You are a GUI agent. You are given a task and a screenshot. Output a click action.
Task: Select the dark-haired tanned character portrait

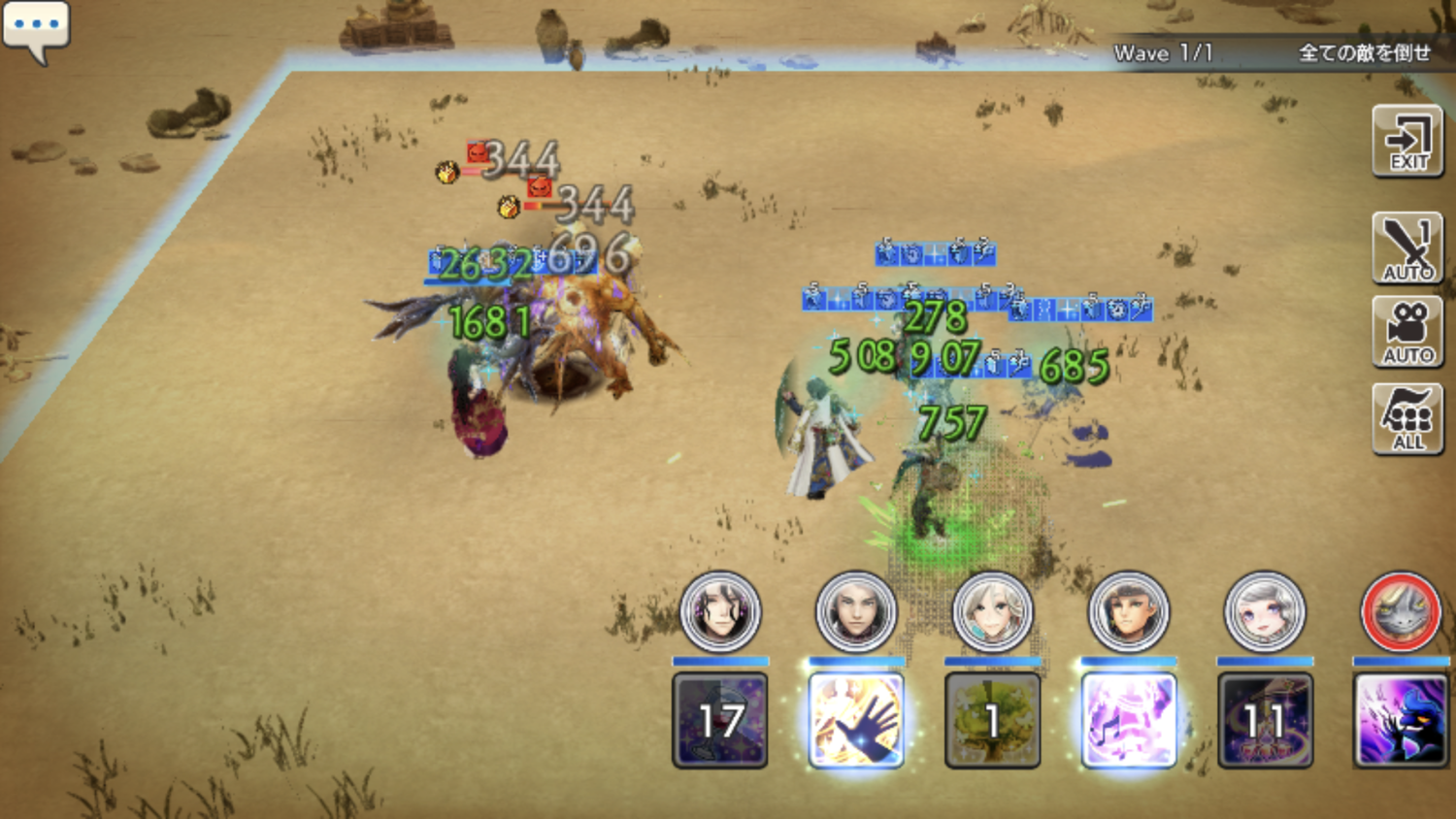point(1128,612)
